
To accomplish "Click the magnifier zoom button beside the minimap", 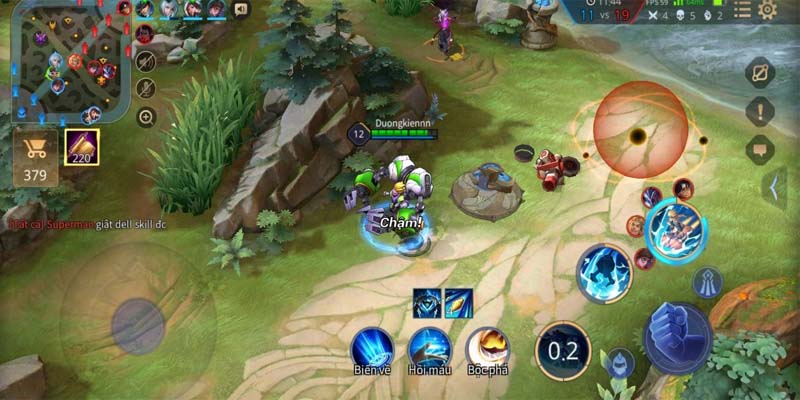I will tap(146, 117).
